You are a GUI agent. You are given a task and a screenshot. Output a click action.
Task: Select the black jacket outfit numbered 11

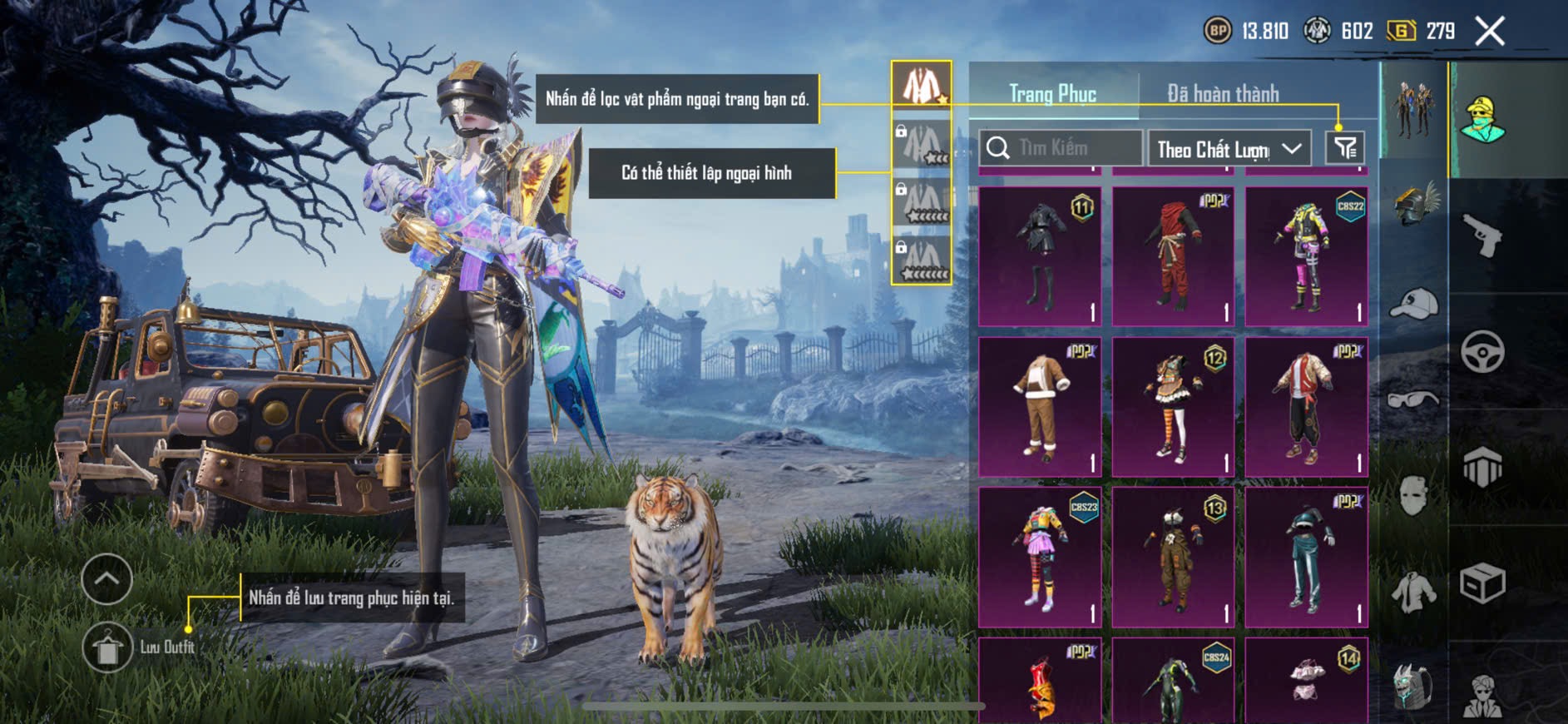[x=1040, y=255]
